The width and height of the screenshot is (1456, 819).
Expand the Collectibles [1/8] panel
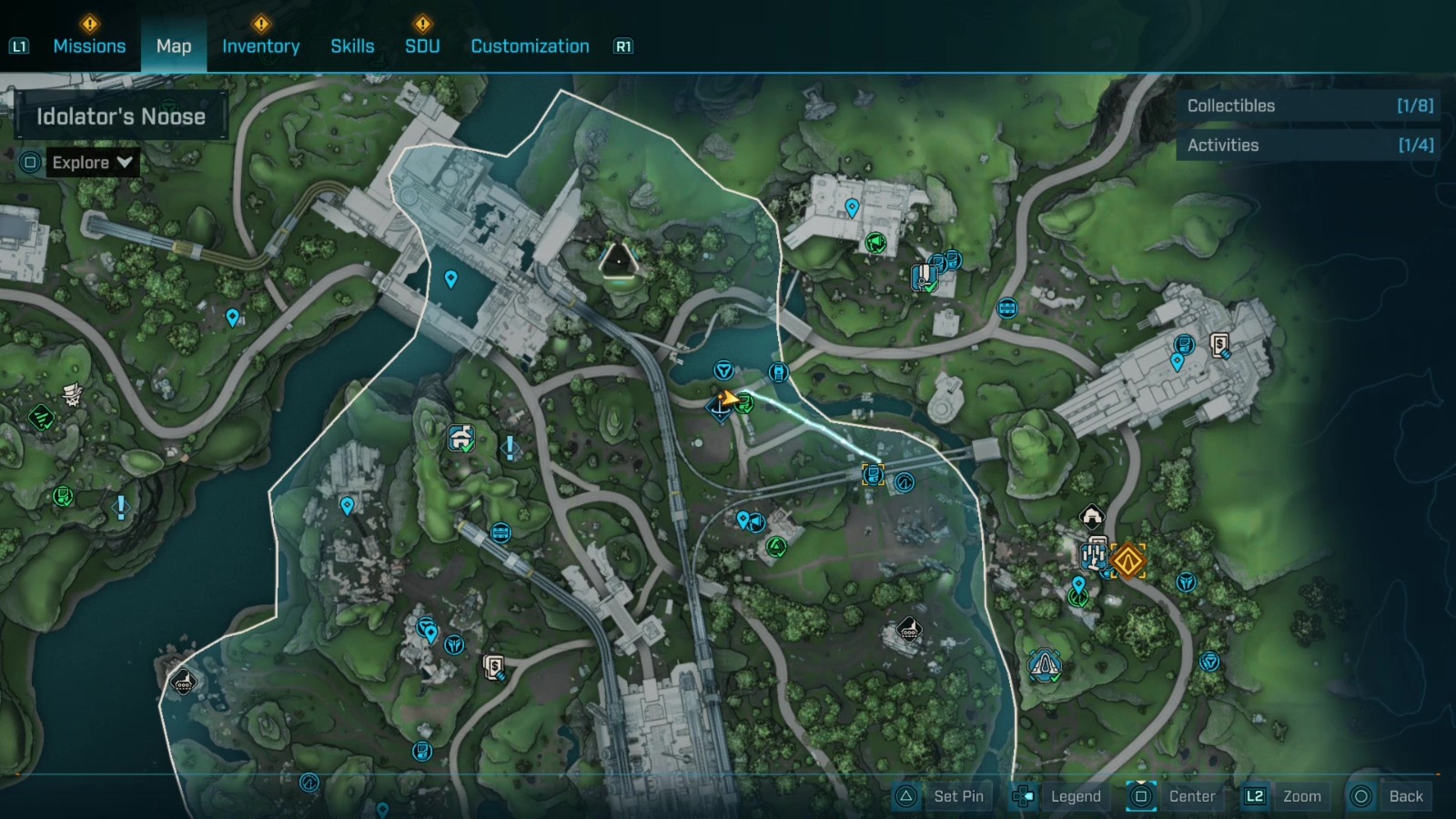[1308, 105]
